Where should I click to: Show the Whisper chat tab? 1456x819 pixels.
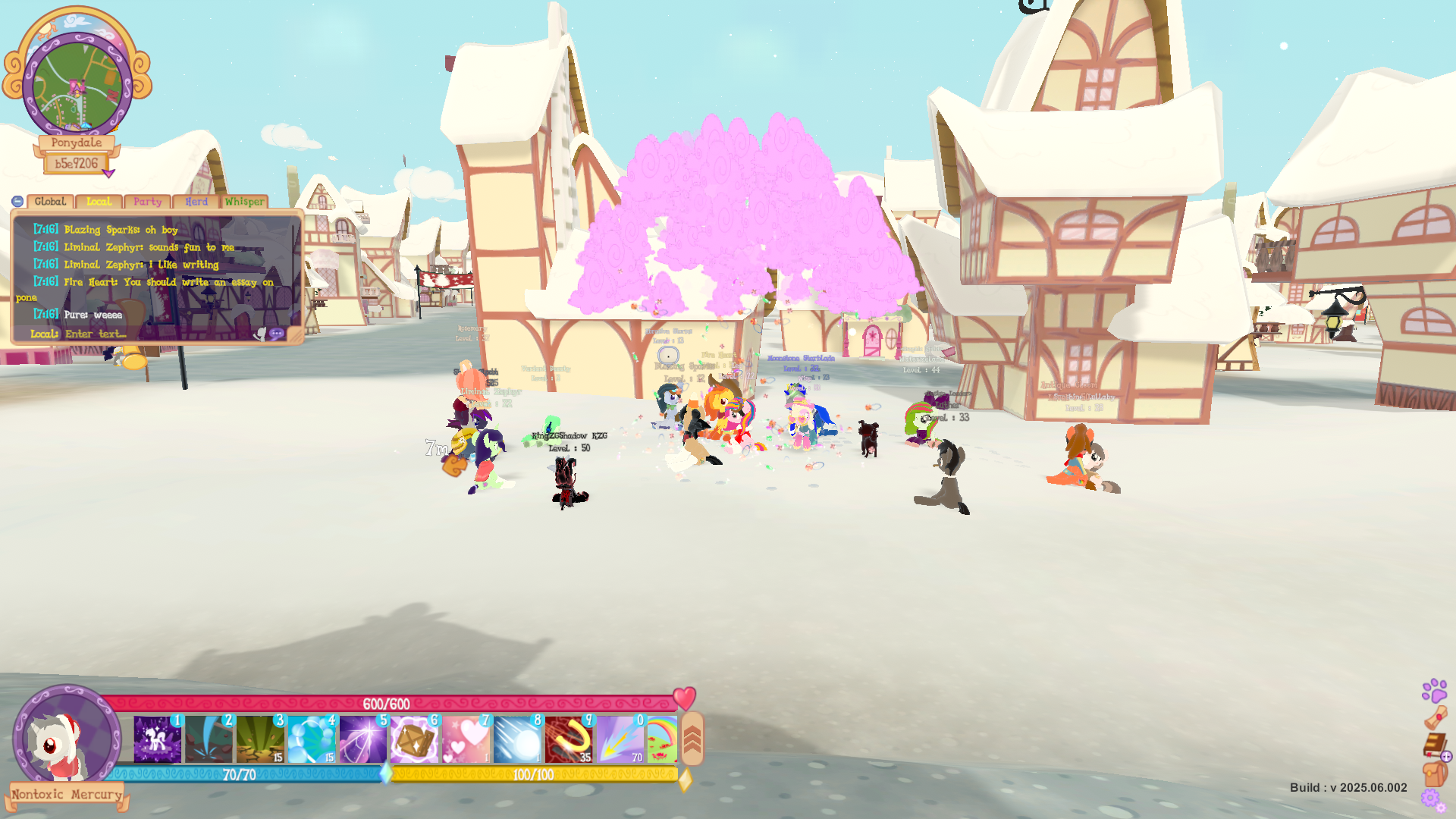244,202
